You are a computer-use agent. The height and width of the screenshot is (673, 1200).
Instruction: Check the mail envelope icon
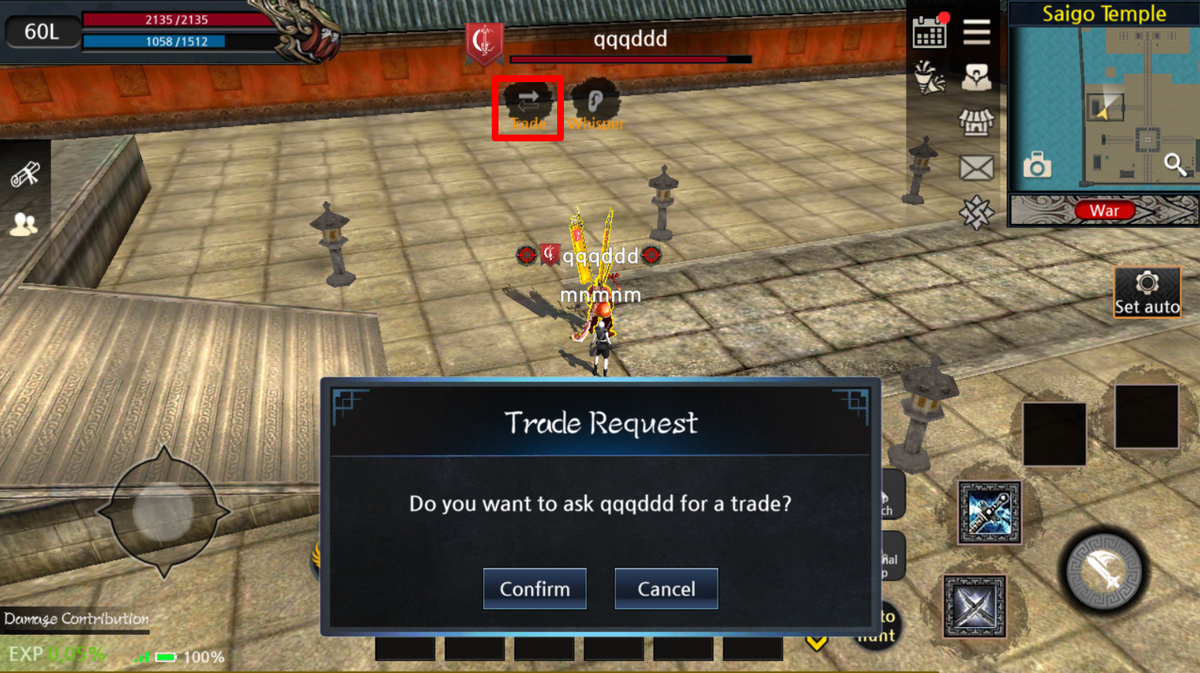(x=976, y=168)
